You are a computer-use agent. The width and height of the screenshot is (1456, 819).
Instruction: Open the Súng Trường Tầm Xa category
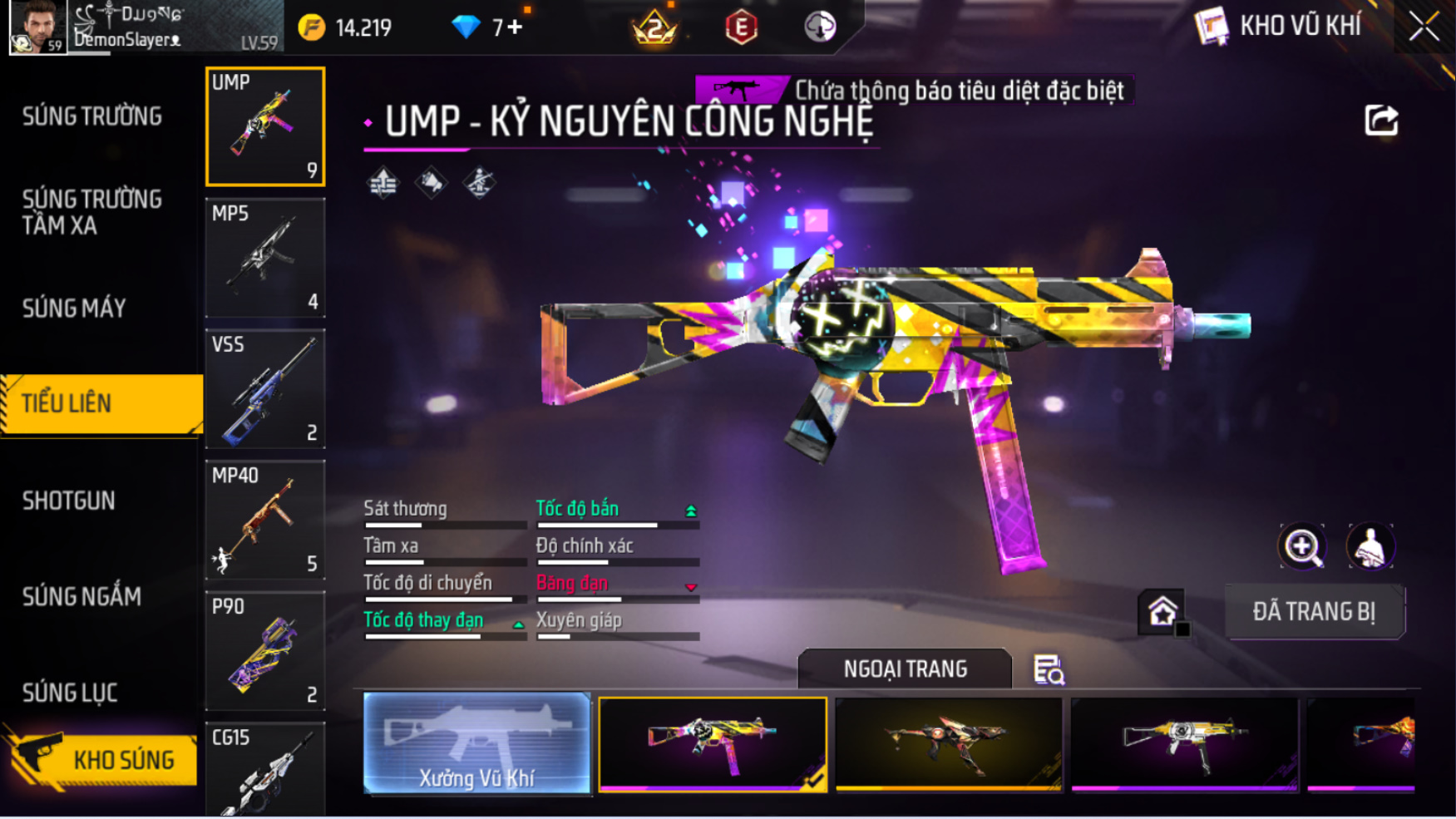coord(92,212)
